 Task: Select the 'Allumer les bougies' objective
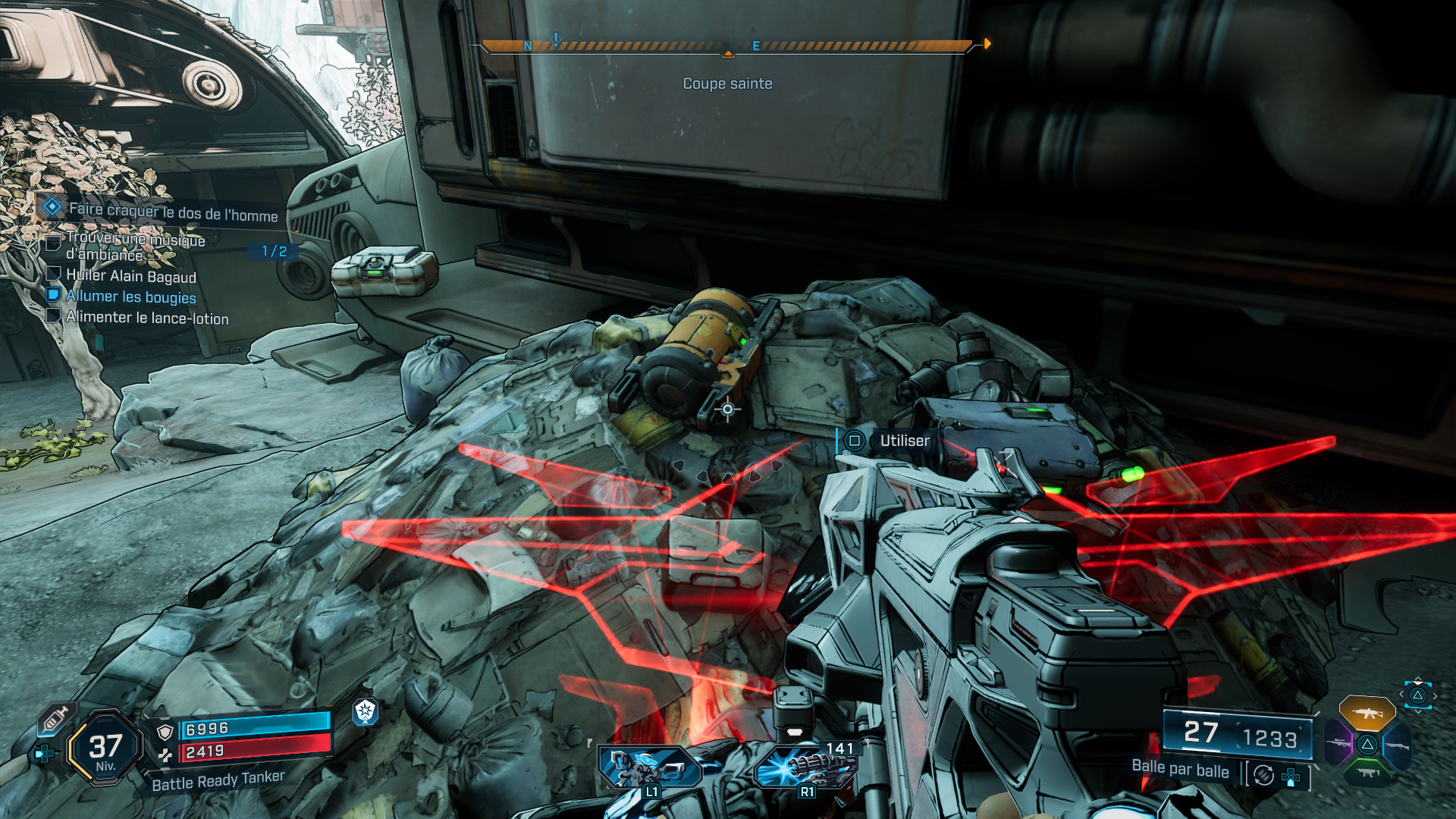point(130,297)
